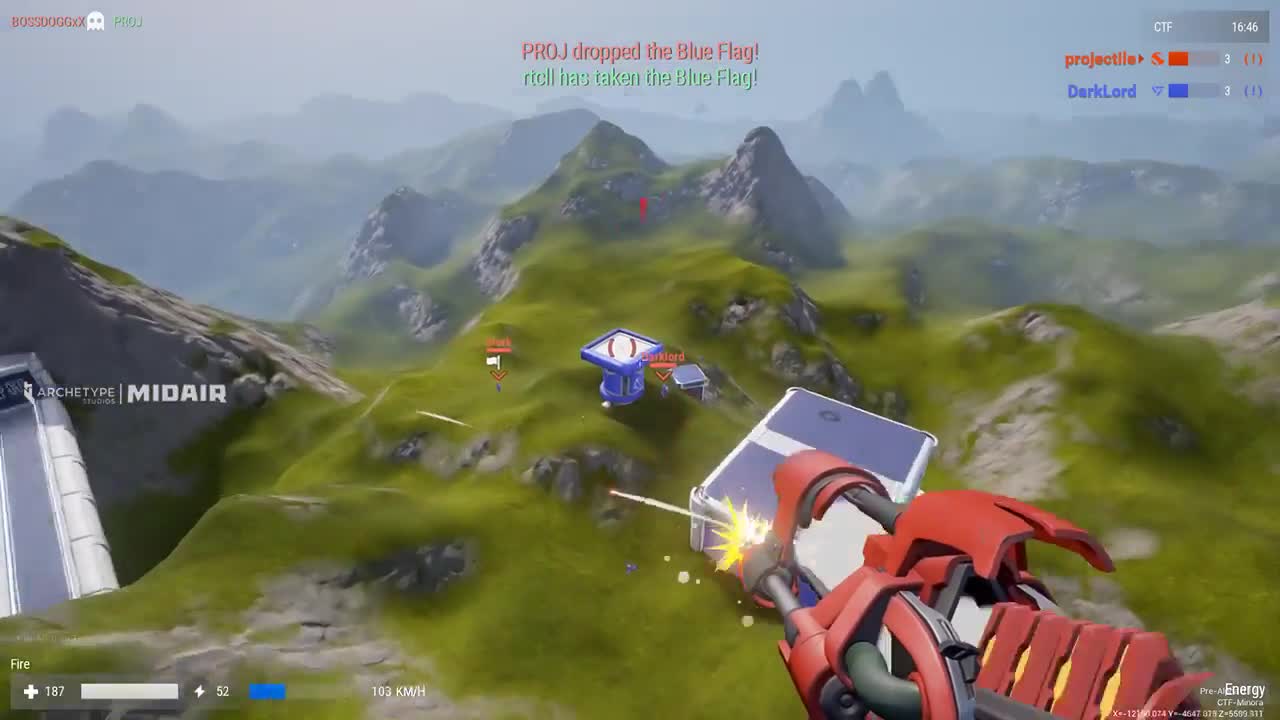
Task: Click the energy lightning bolt icon
Action: [199, 690]
